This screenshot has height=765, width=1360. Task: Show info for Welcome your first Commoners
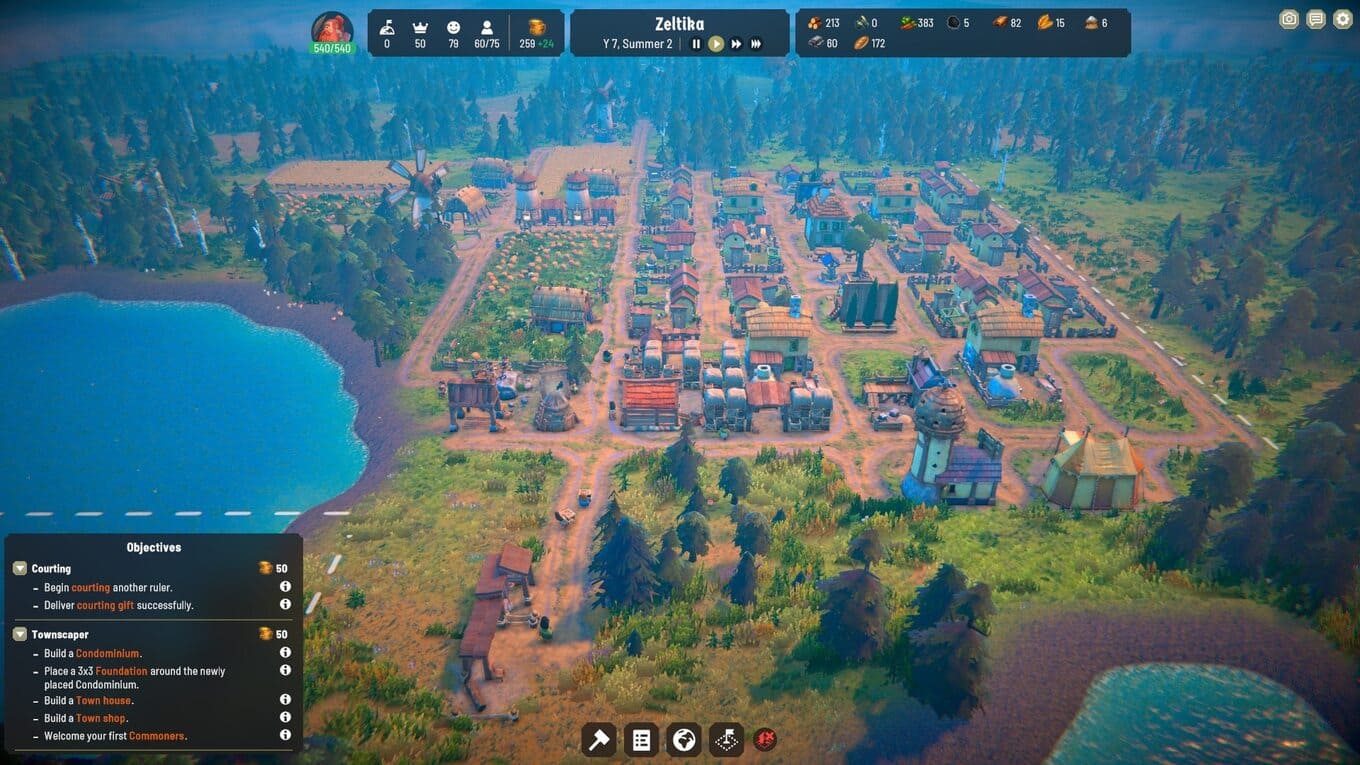pos(285,735)
